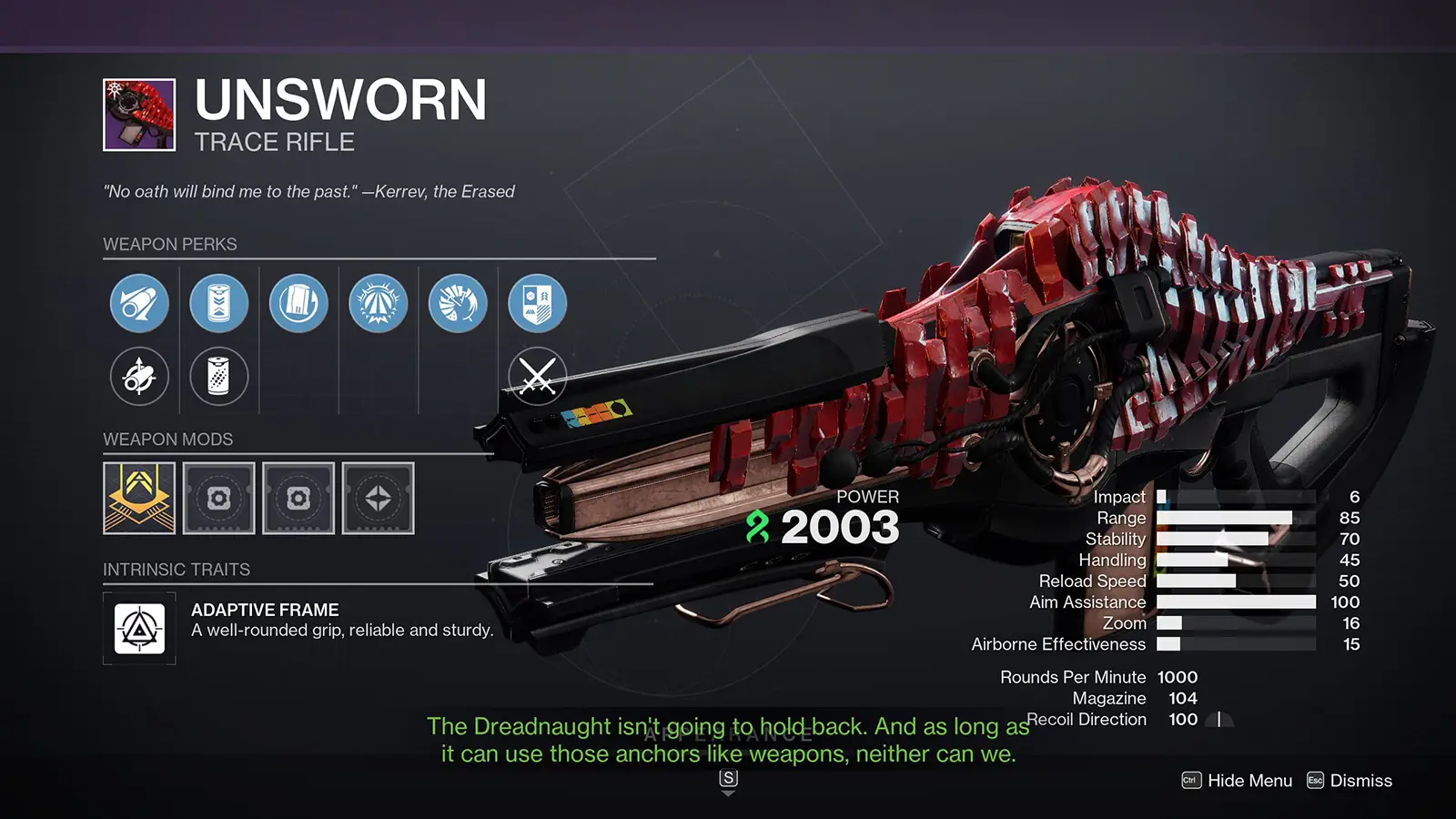Toggle the crossed swords perk

(x=537, y=376)
